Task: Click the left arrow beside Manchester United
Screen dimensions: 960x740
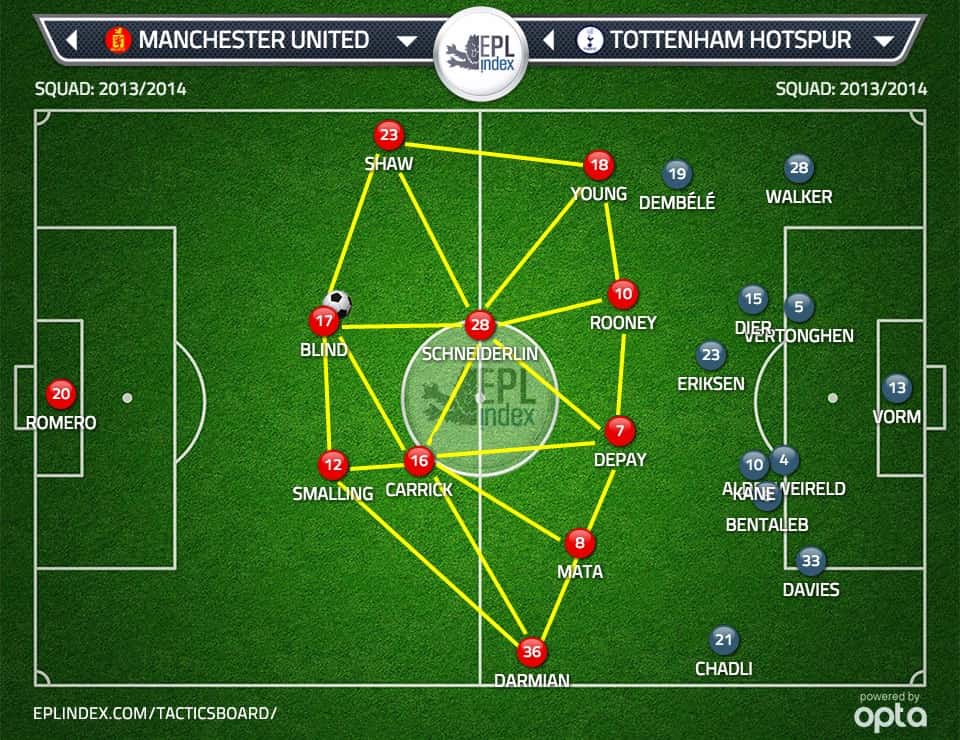Action: (72, 41)
